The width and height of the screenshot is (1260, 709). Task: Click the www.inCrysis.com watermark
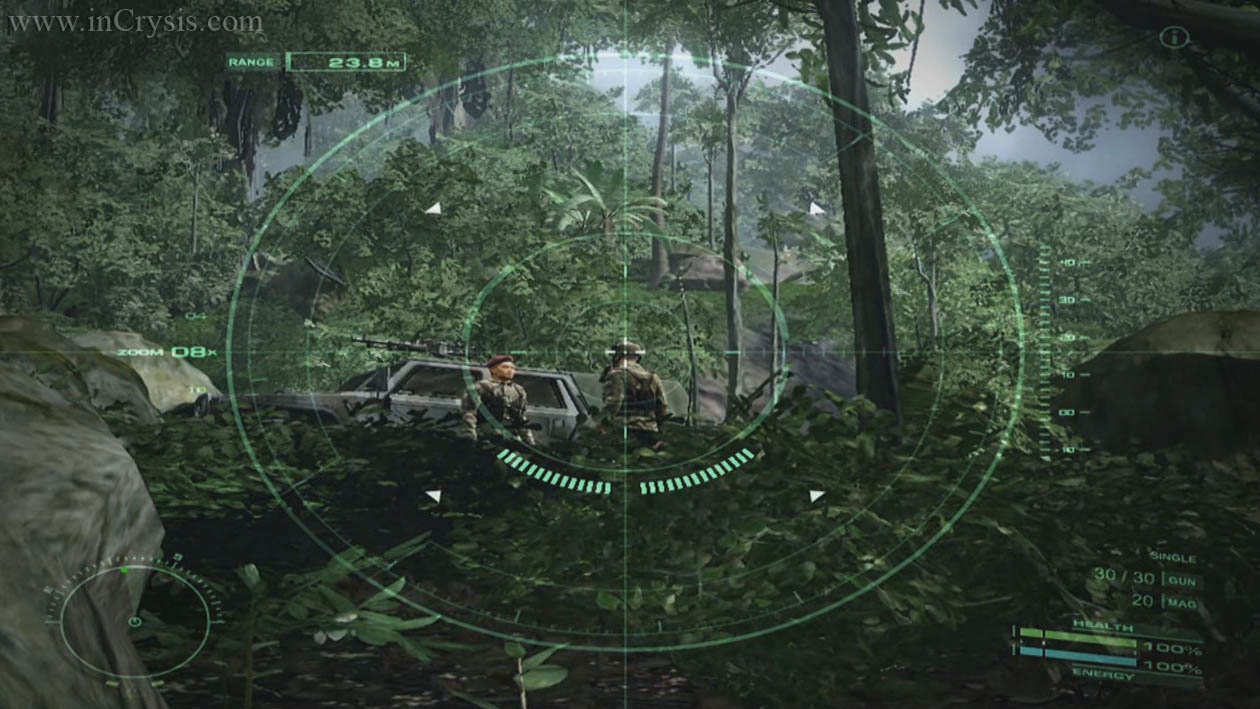135,21
